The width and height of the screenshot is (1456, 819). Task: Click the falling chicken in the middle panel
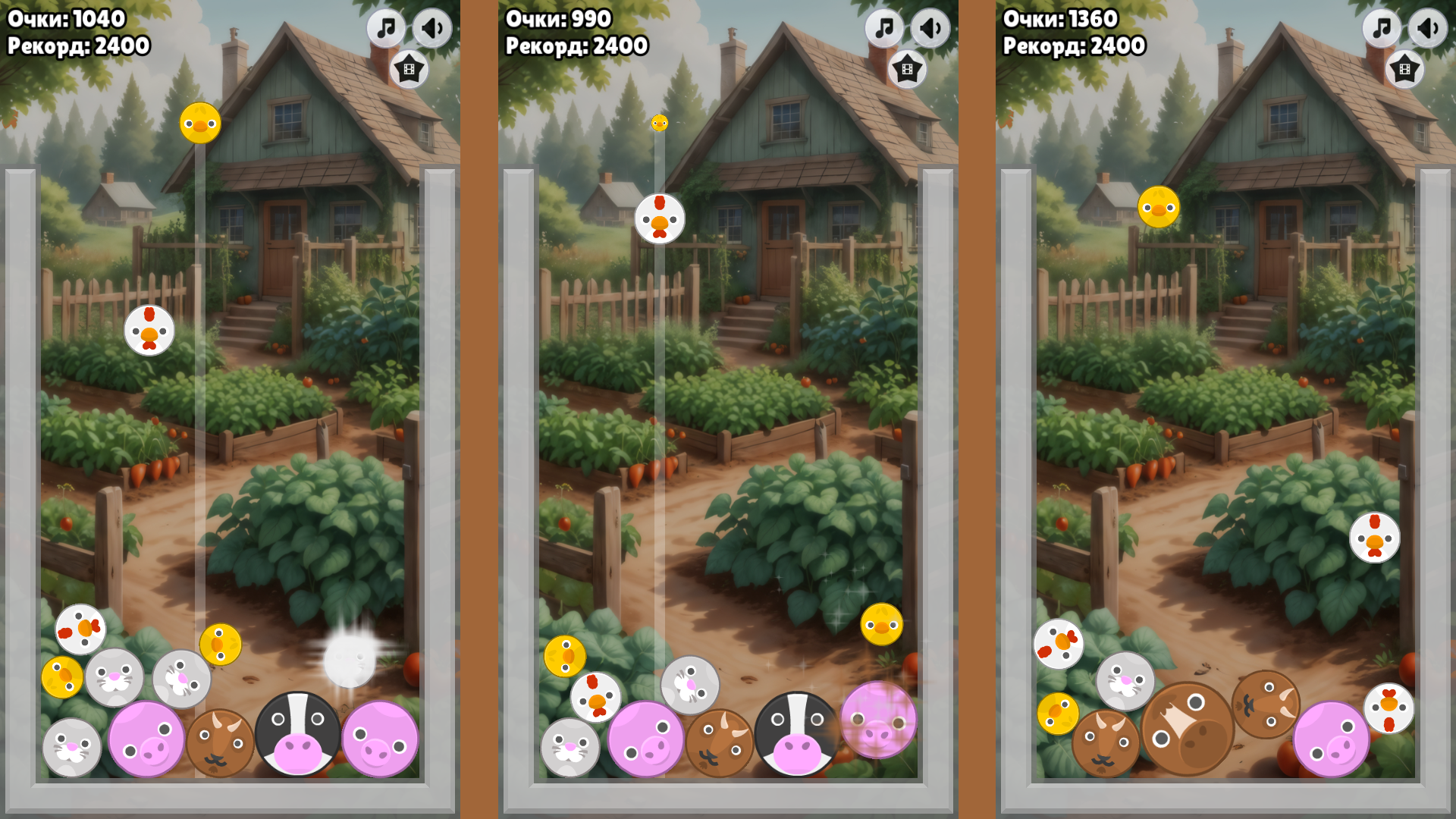pyautogui.click(x=661, y=218)
